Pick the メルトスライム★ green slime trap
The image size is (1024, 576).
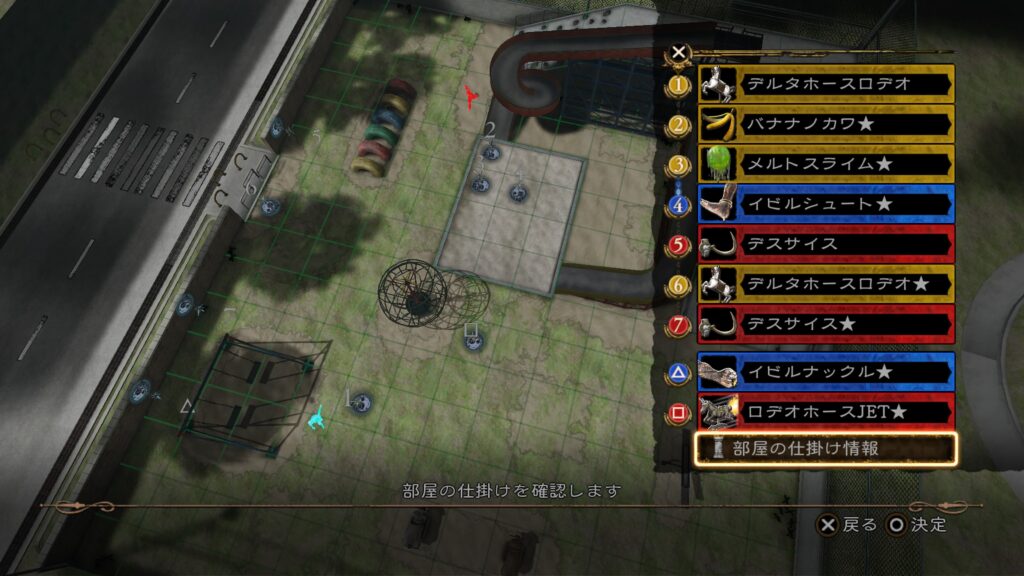click(826, 164)
